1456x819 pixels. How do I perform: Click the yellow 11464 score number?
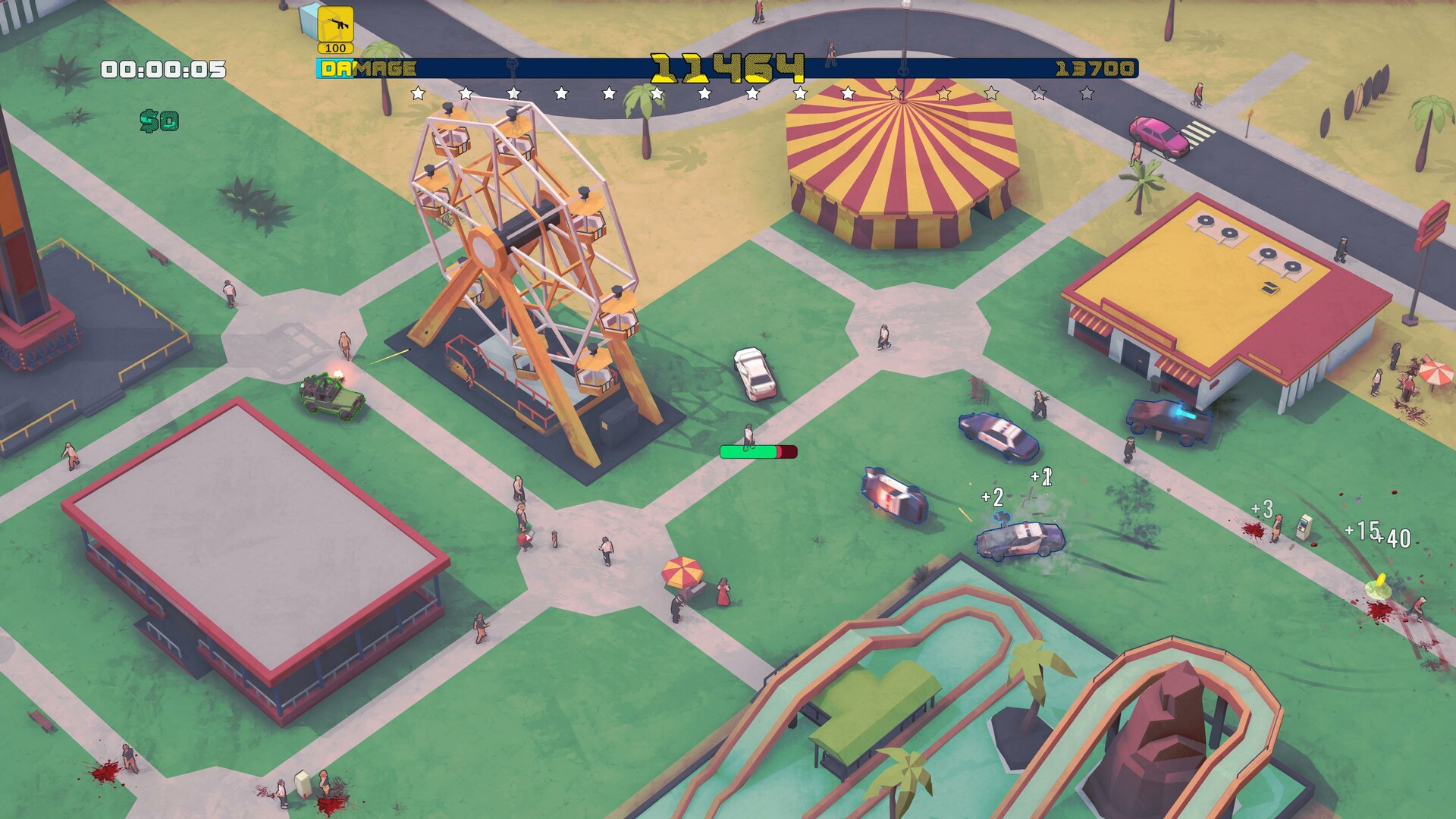pyautogui.click(x=726, y=70)
